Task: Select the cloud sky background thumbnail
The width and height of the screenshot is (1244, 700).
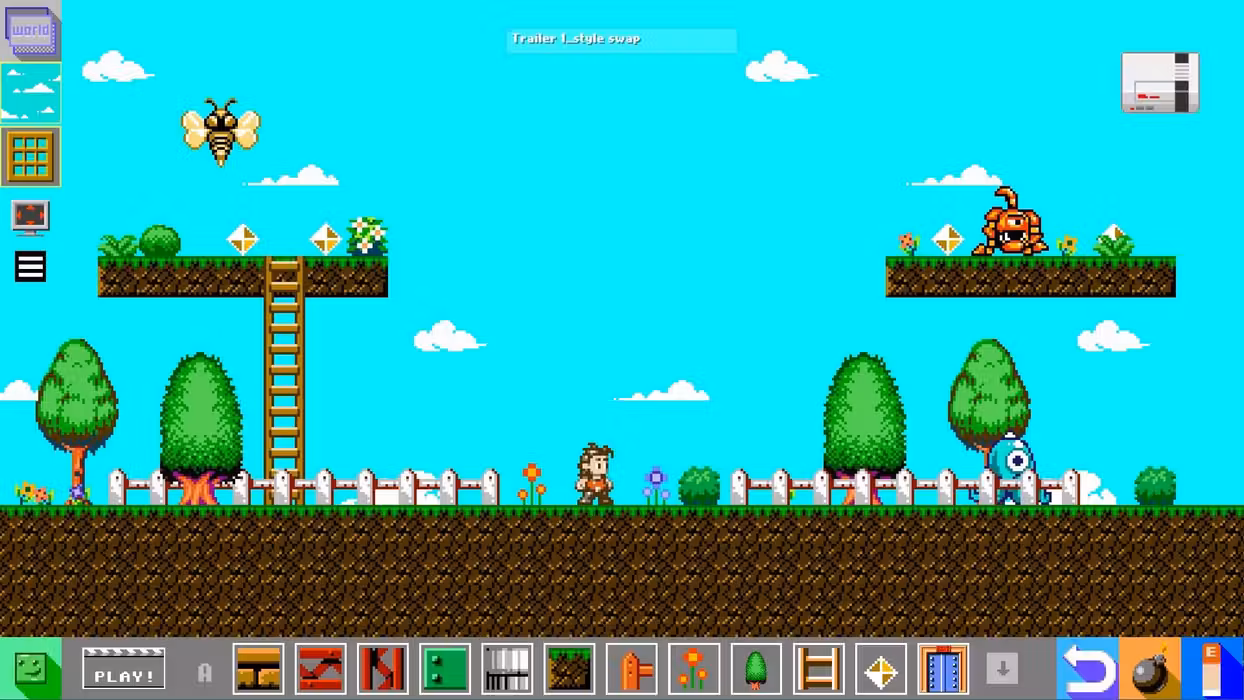Action: pos(31,93)
